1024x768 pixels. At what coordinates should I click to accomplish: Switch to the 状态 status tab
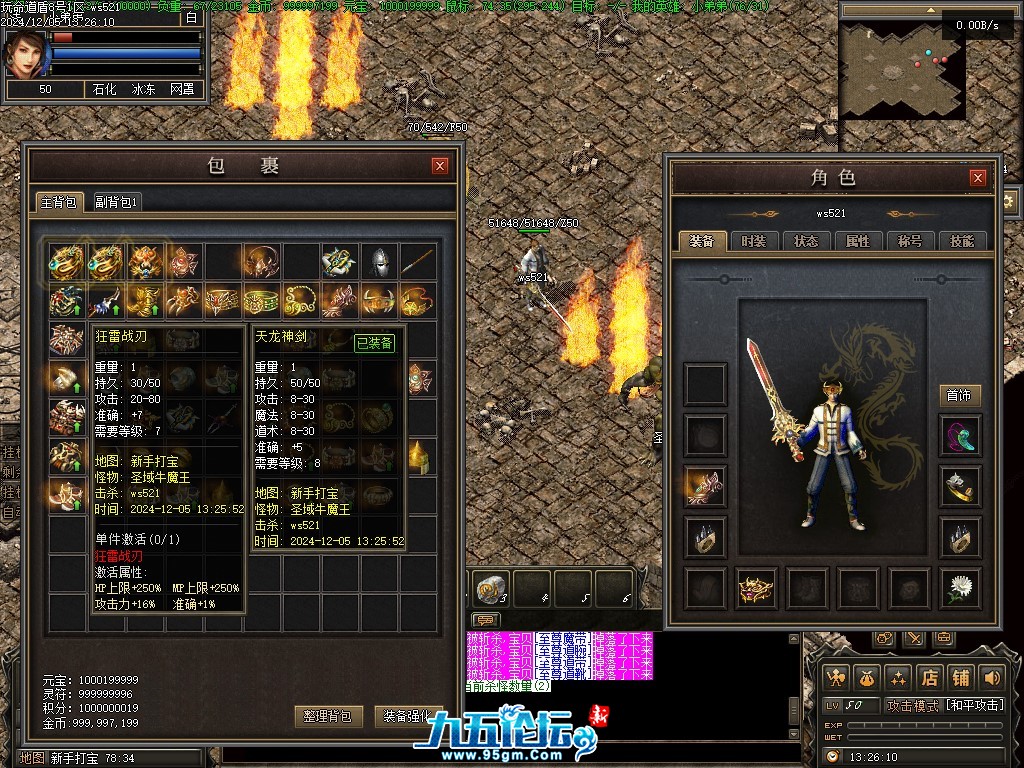point(806,241)
